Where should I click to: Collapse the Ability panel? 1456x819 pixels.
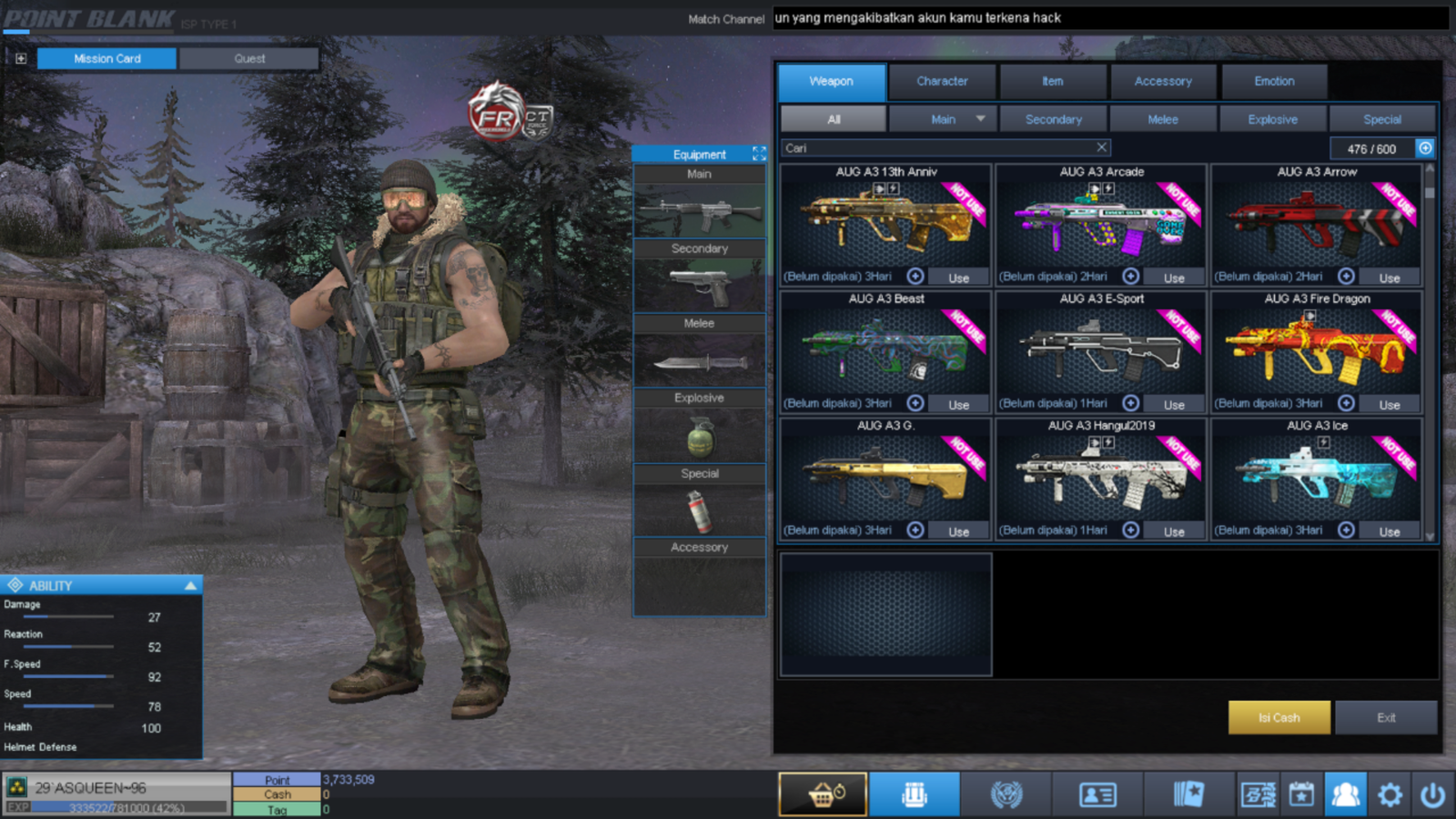click(190, 585)
